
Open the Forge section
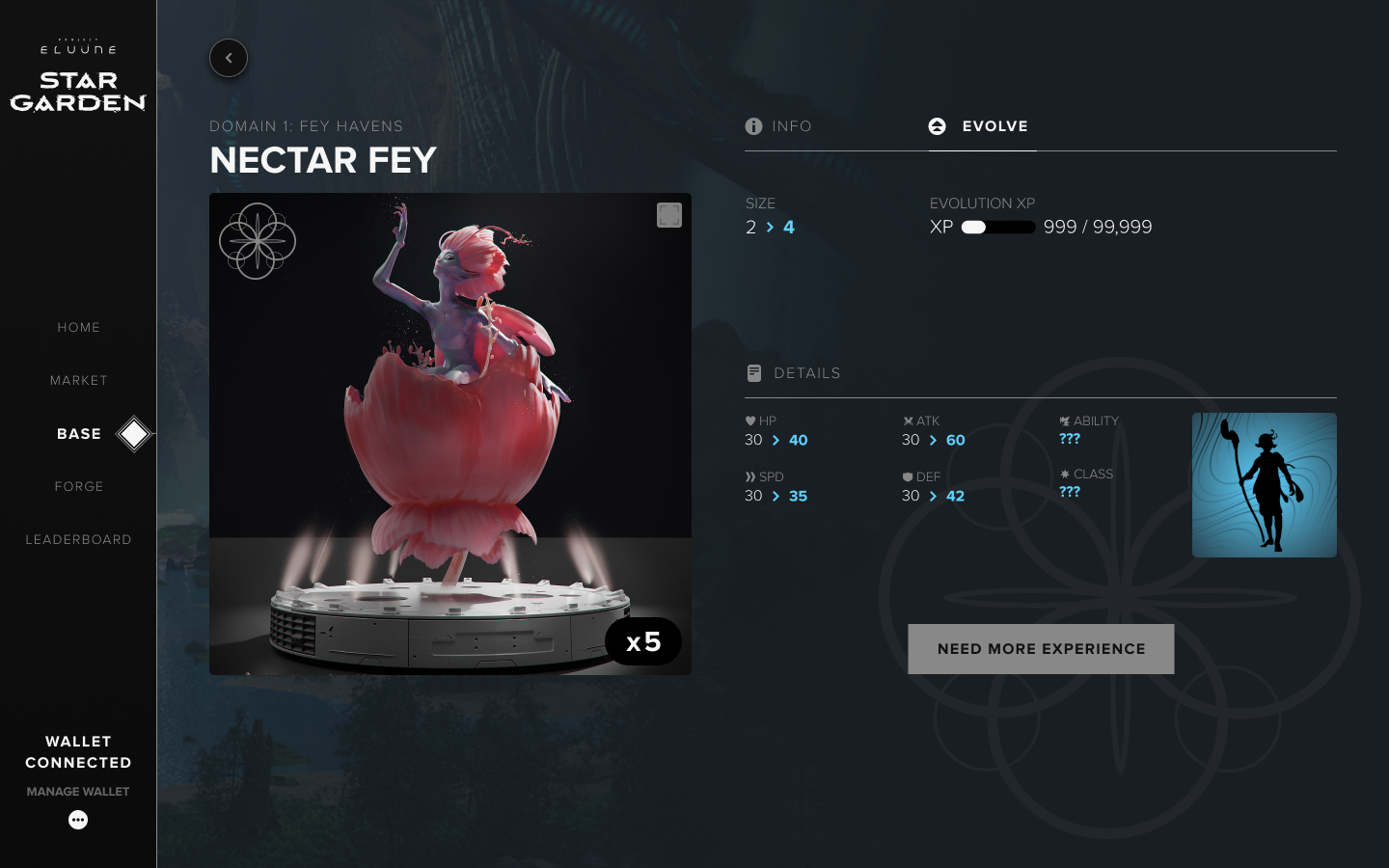pos(78,487)
